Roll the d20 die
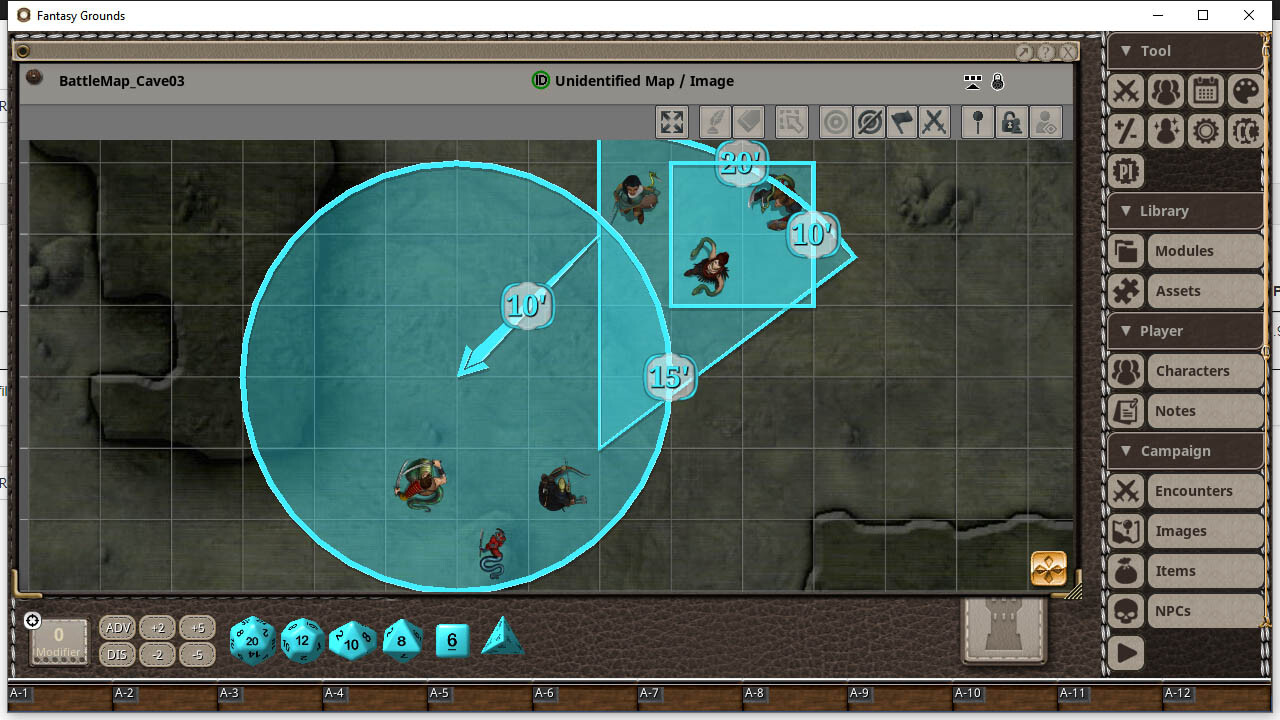1280x720 pixels. coord(252,641)
